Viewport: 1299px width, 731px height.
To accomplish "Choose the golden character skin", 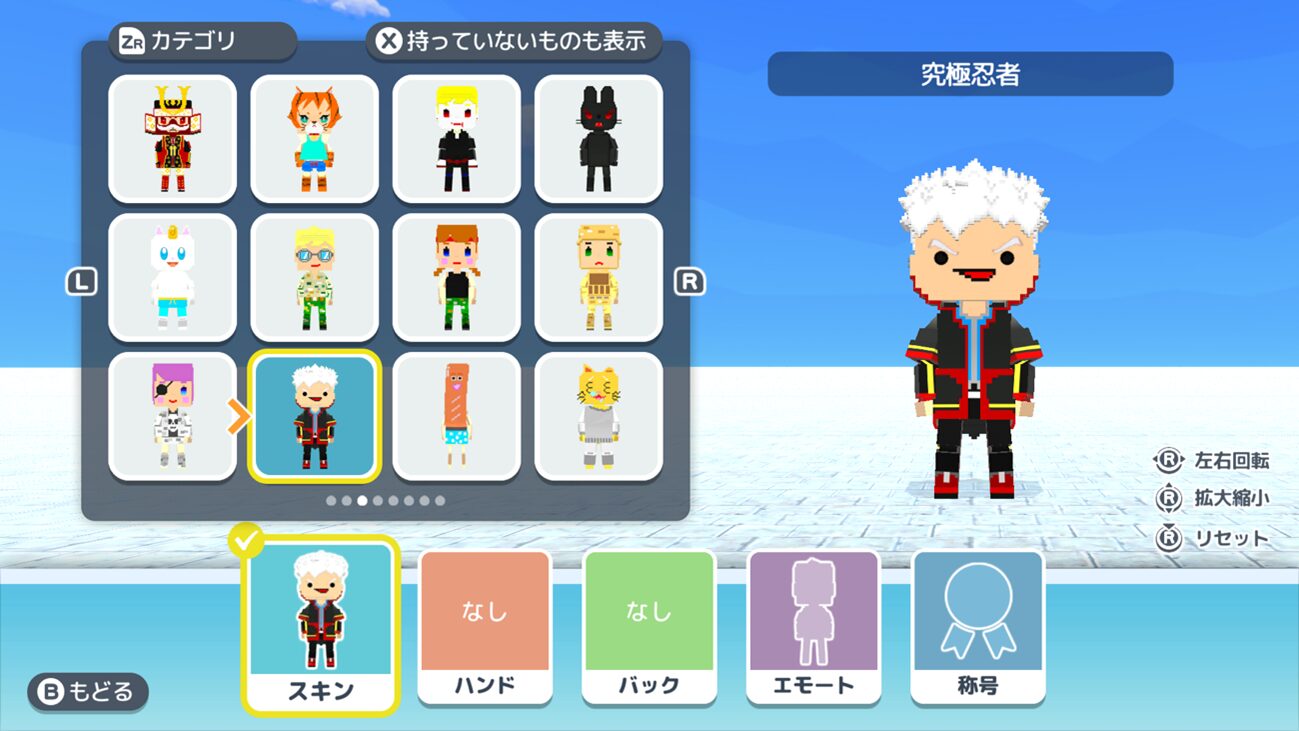I will click(598, 275).
